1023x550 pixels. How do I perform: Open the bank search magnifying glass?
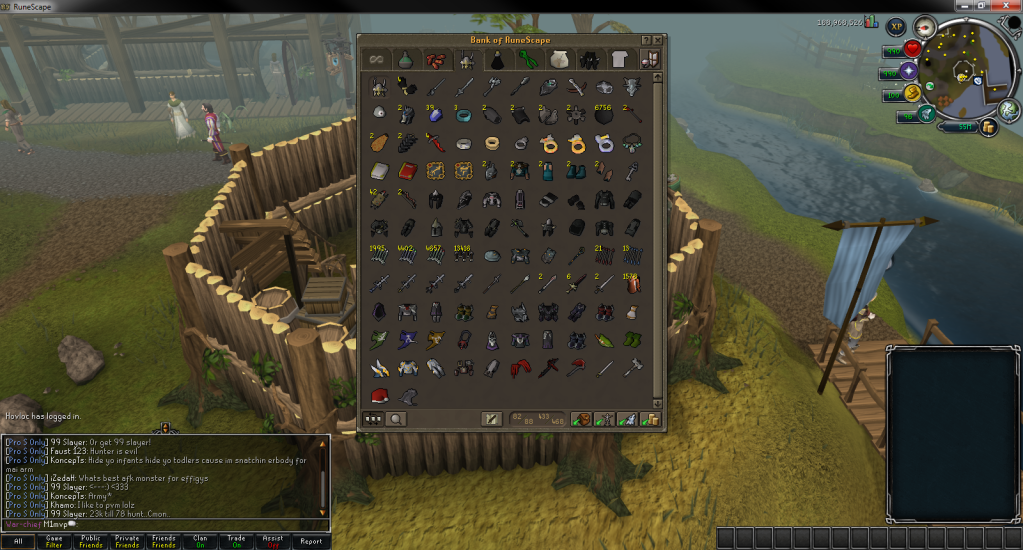(x=397, y=419)
